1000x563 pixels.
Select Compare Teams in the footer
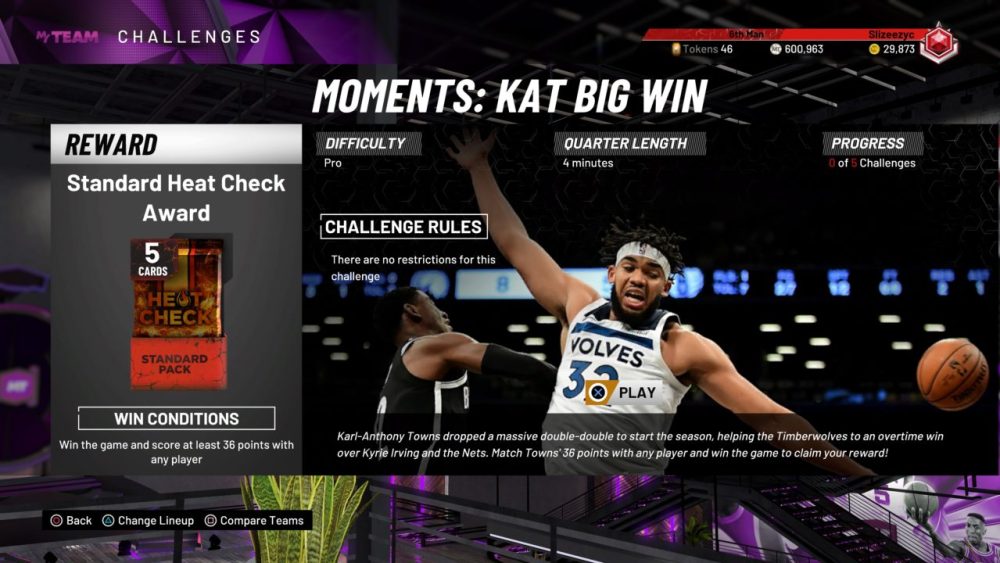tap(255, 520)
